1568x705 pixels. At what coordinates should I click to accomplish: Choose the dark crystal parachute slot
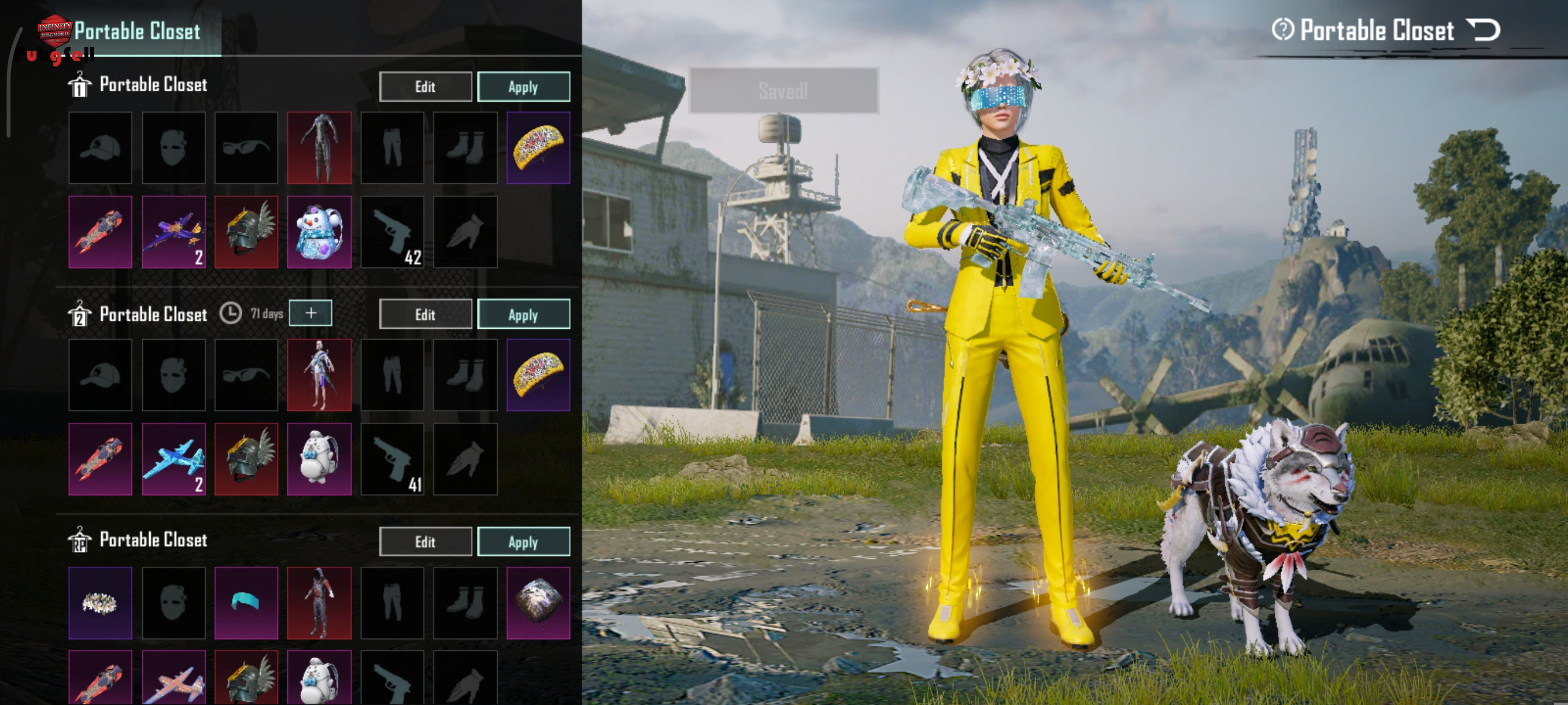tap(538, 603)
